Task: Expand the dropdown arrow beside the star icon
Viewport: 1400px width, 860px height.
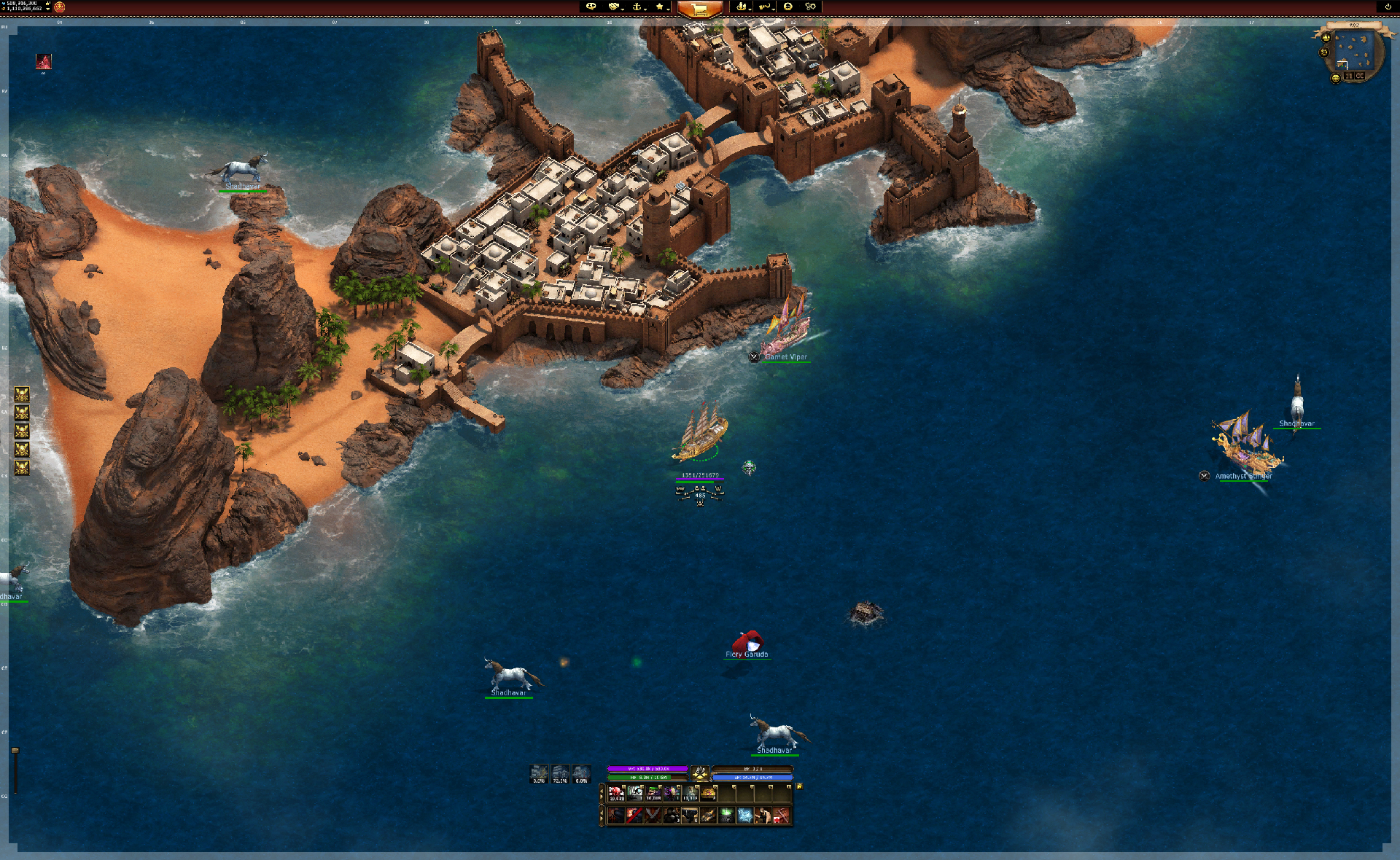Action: coord(668,9)
